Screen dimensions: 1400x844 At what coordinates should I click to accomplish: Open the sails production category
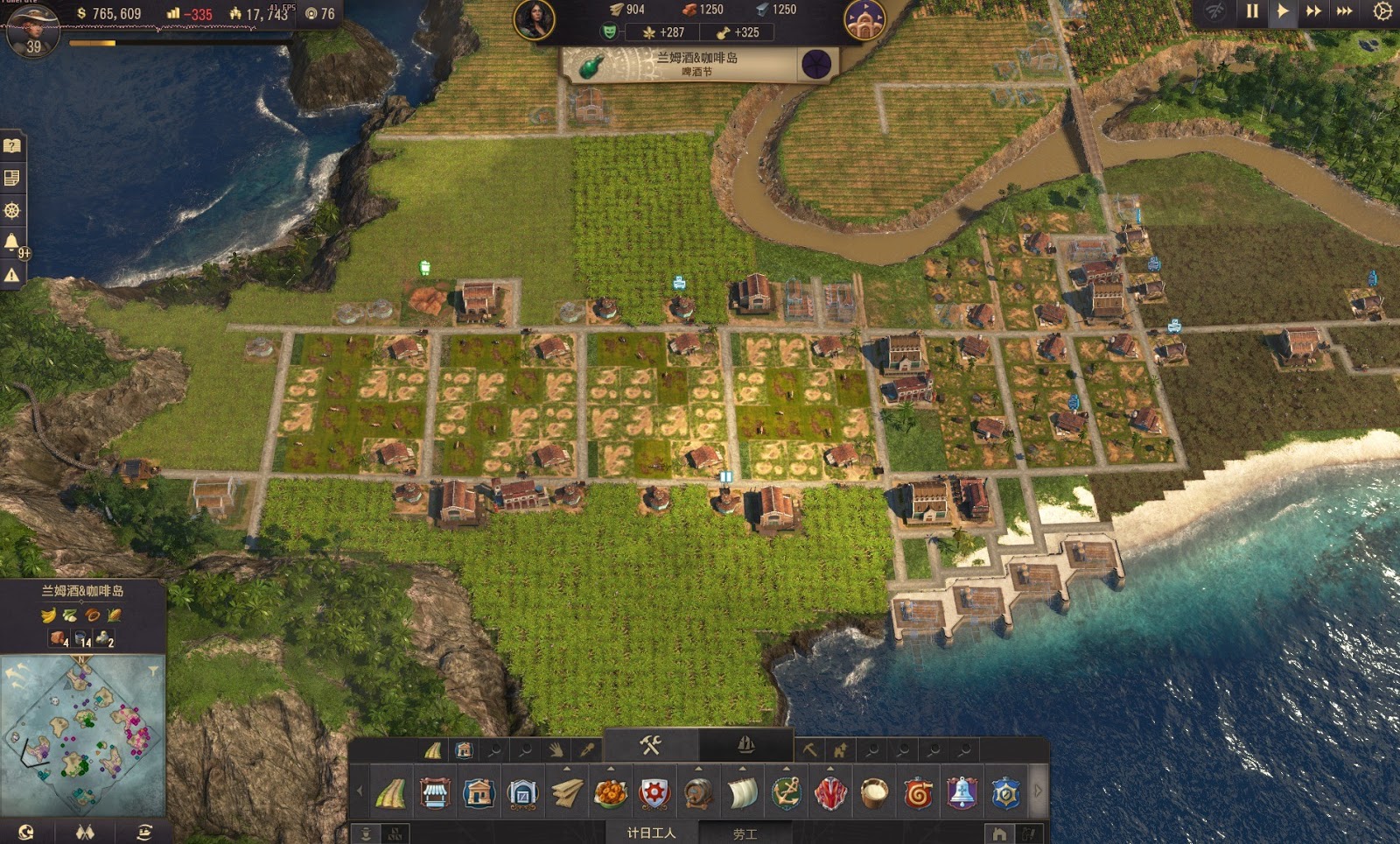(742, 794)
